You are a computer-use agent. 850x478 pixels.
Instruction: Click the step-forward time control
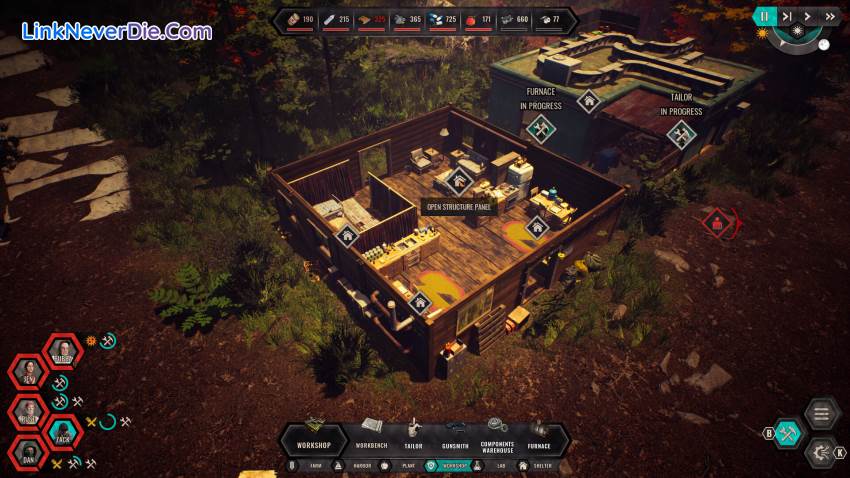coord(787,16)
